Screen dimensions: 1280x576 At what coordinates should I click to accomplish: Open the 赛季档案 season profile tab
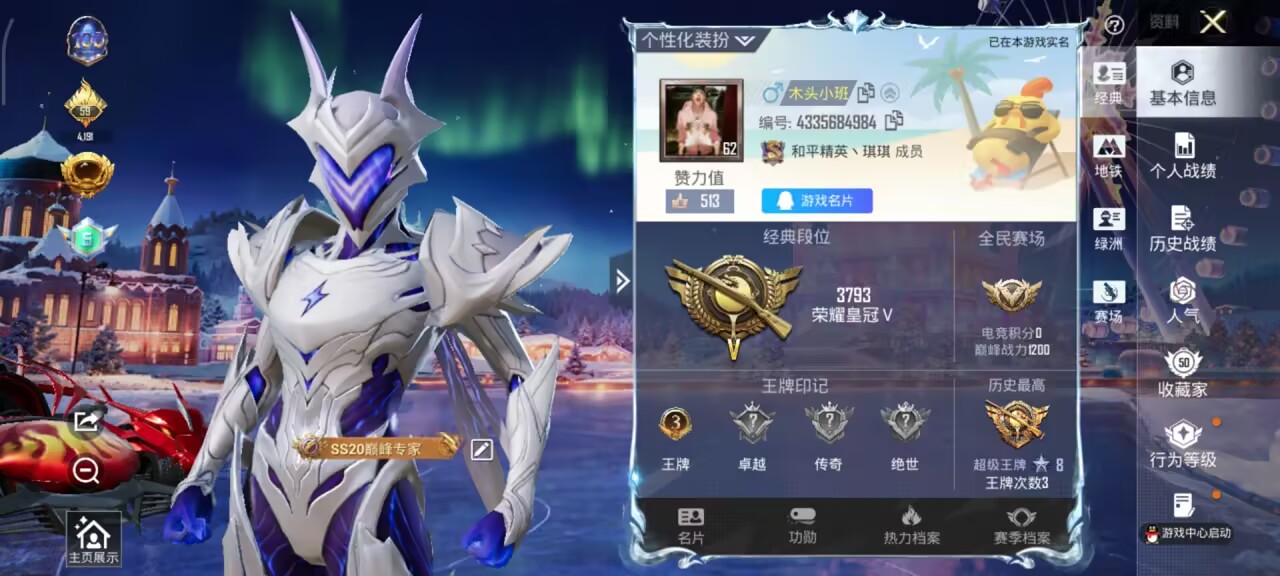1021,527
